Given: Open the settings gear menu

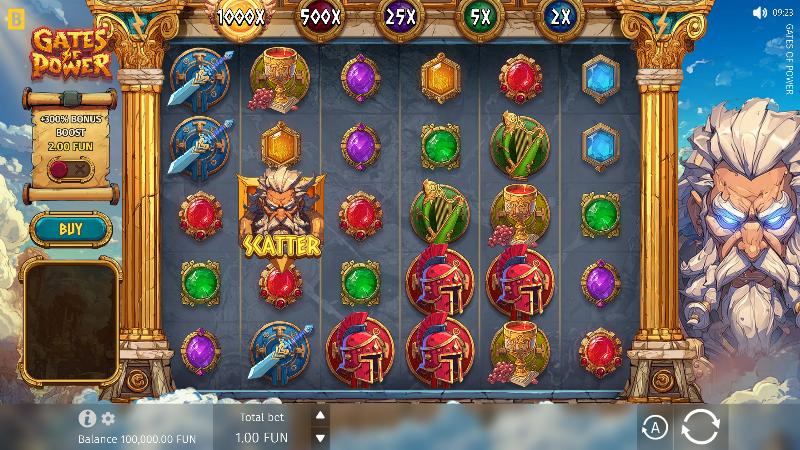Looking at the screenshot, I should click(x=108, y=418).
